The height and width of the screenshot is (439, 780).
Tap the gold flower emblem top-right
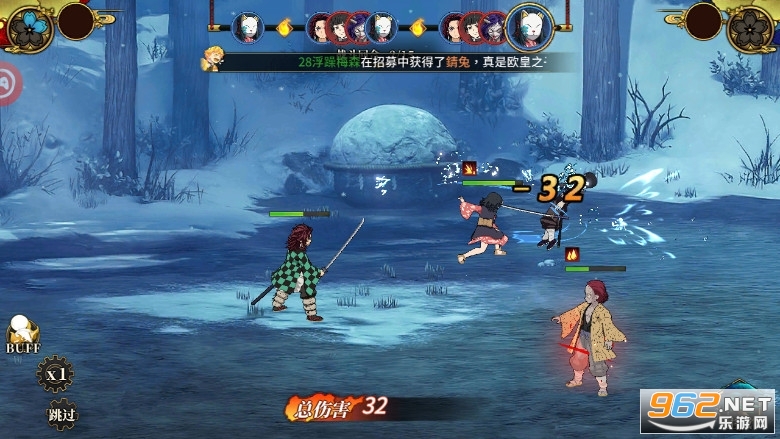749,26
